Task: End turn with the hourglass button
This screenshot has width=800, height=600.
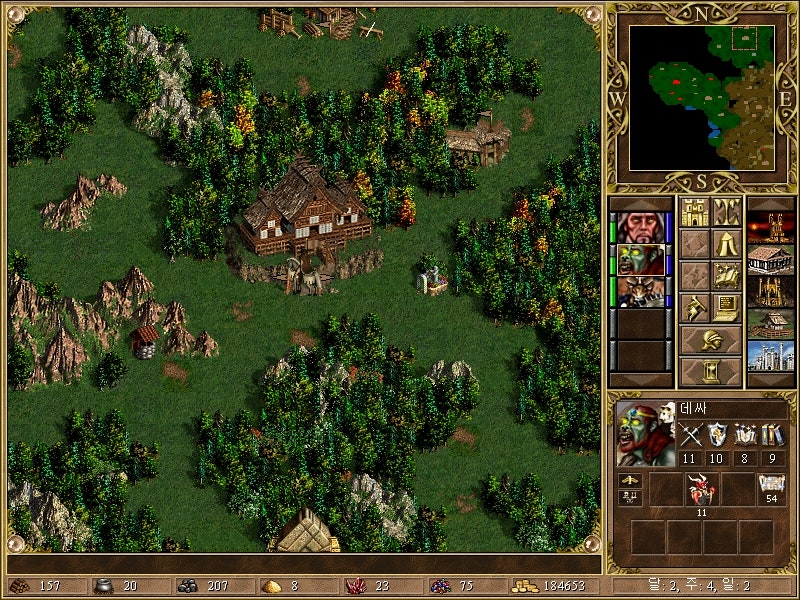Action: [710, 371]
